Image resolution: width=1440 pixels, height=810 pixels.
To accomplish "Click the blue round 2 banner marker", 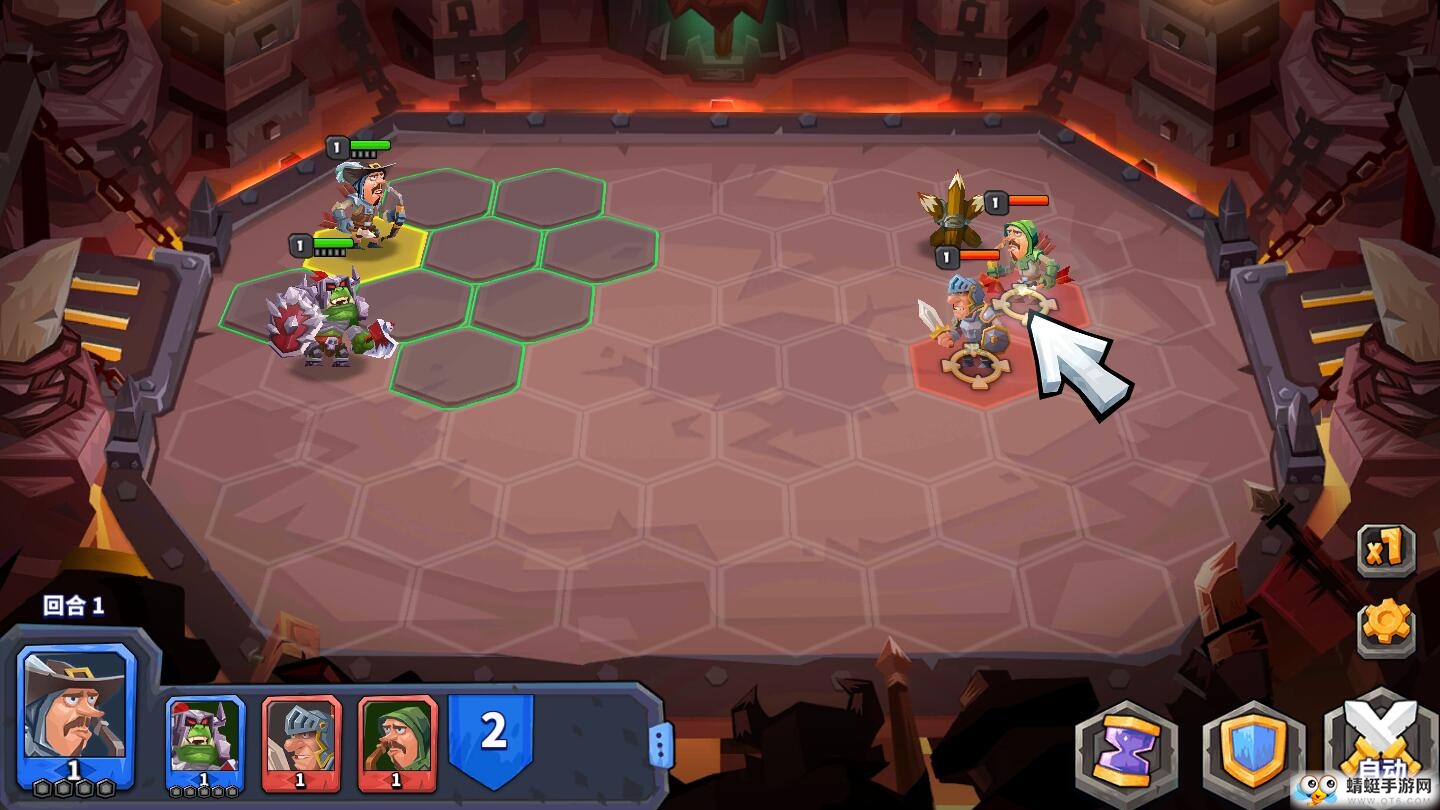I will click(492, 734).
